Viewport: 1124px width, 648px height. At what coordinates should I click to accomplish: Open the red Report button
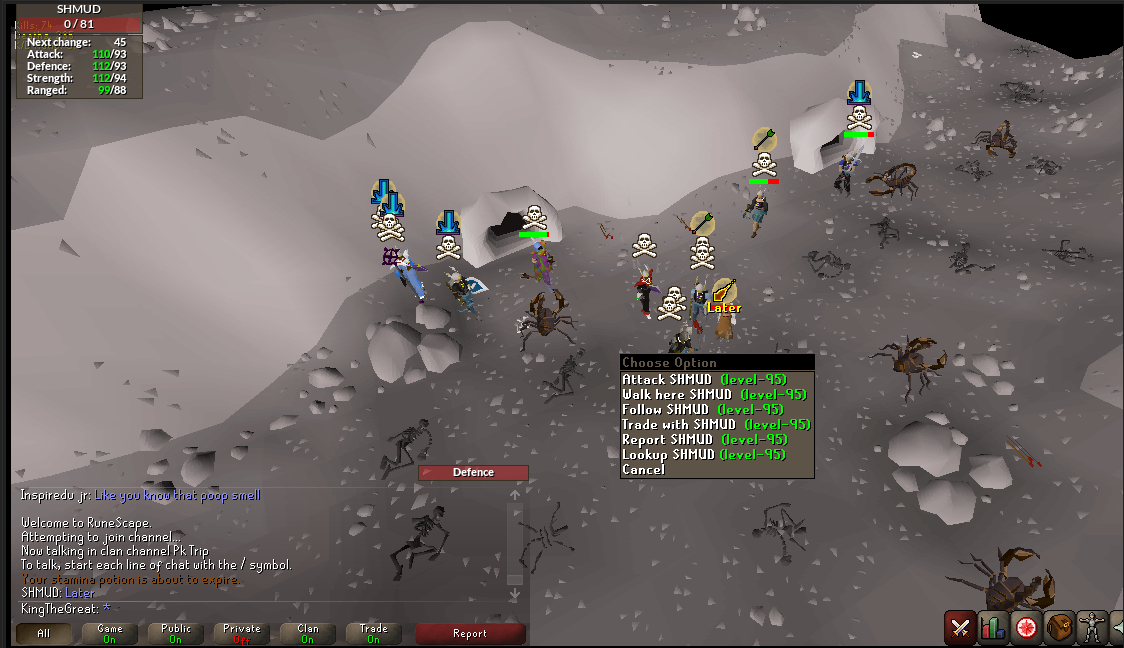[x=470, y=633]
